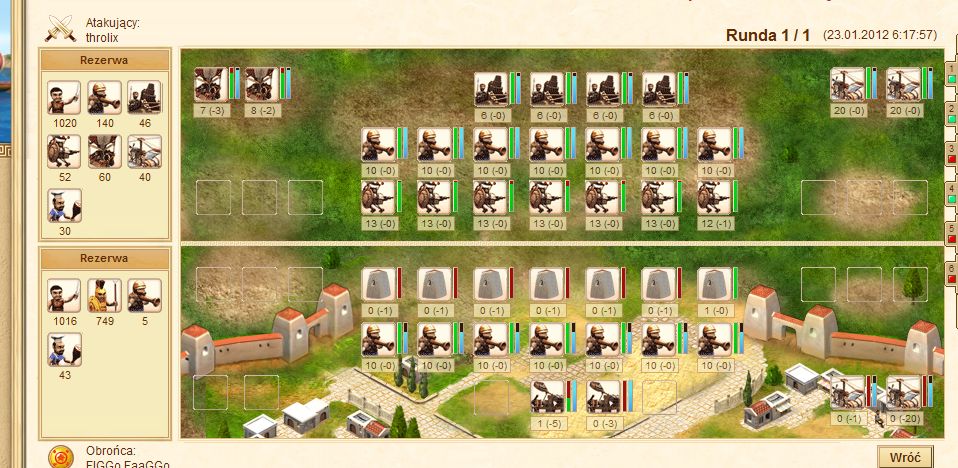Click attacker reserve unit icon showing 40
This screenshot has height=468, width=958.
coord(144,152)
